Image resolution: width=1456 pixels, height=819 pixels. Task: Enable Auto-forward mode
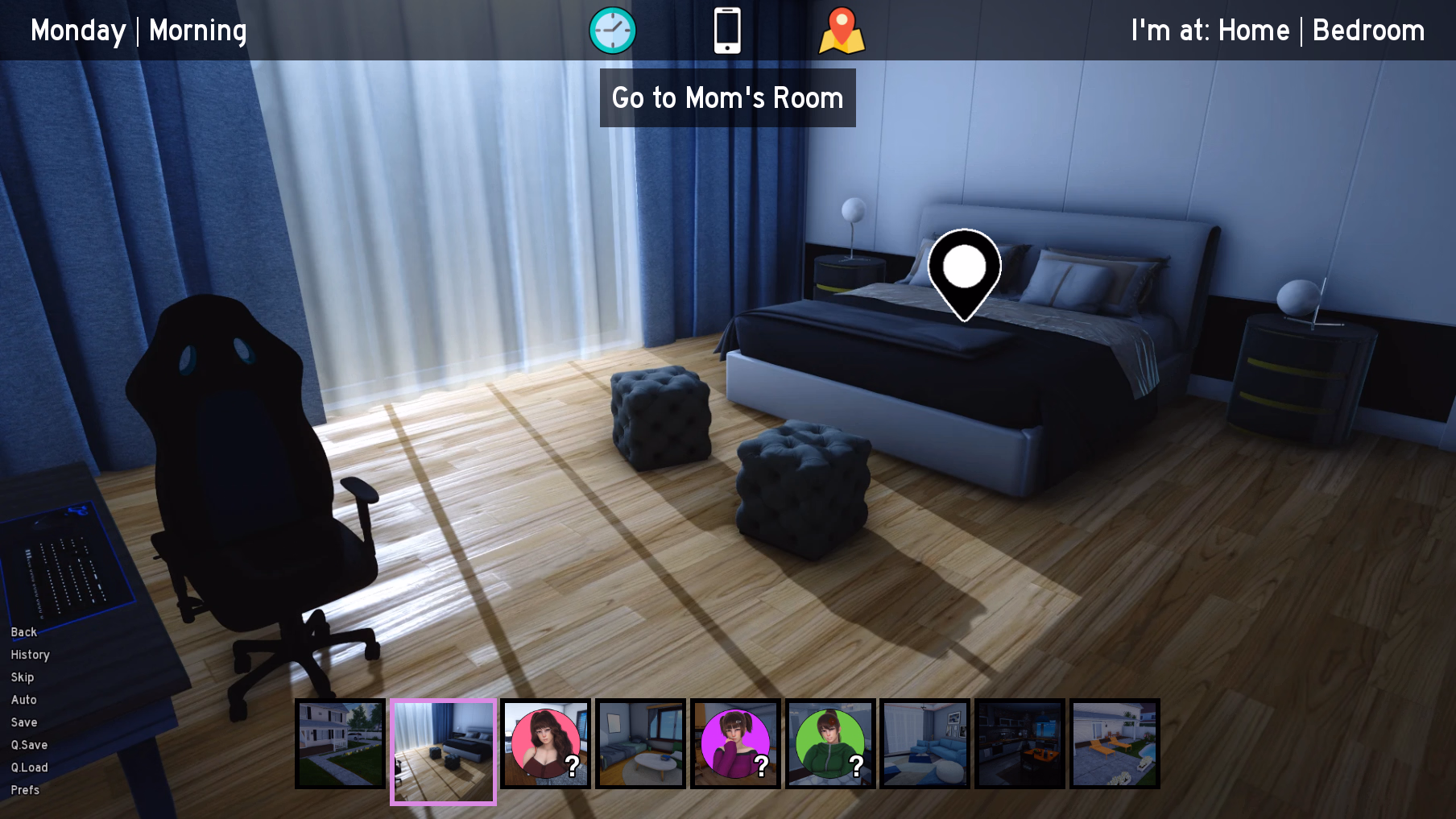(23, 700)
